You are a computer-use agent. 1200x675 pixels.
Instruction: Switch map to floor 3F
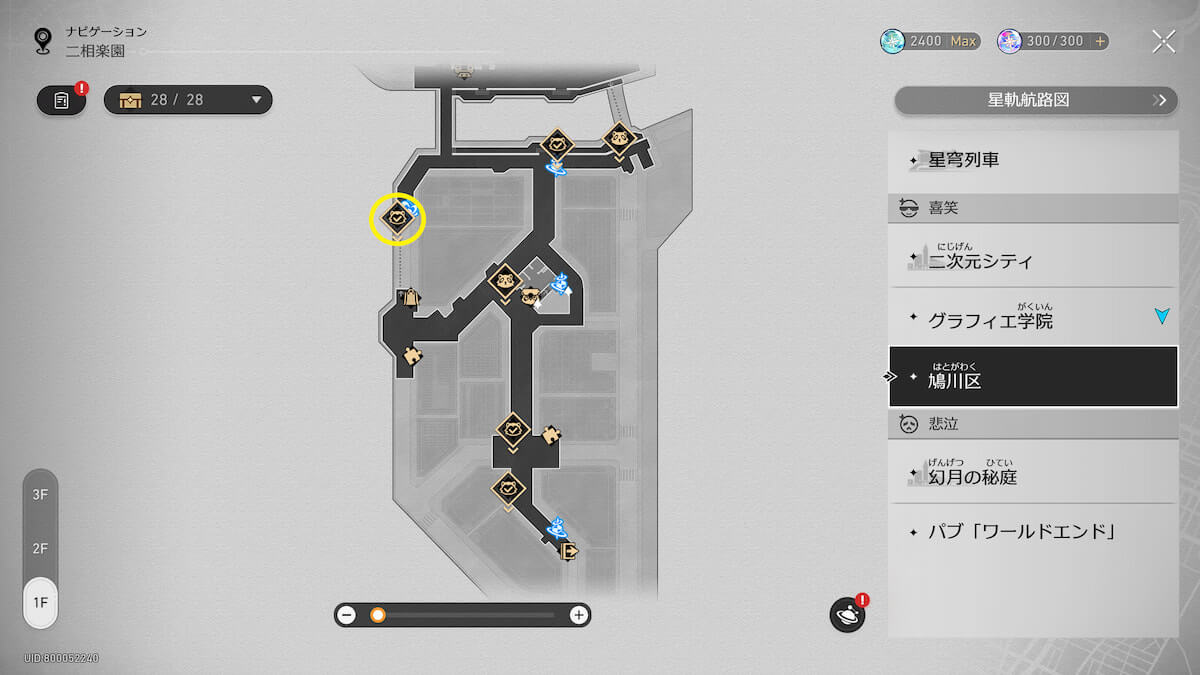click(41, 494)
